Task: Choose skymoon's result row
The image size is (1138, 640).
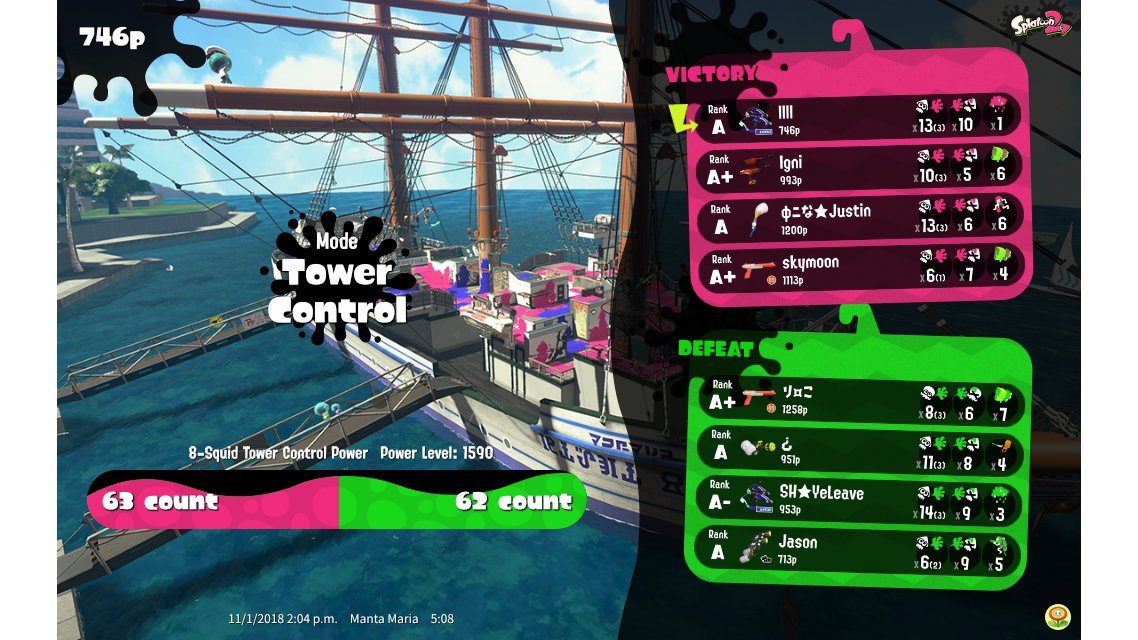Action: coord(859,268)
